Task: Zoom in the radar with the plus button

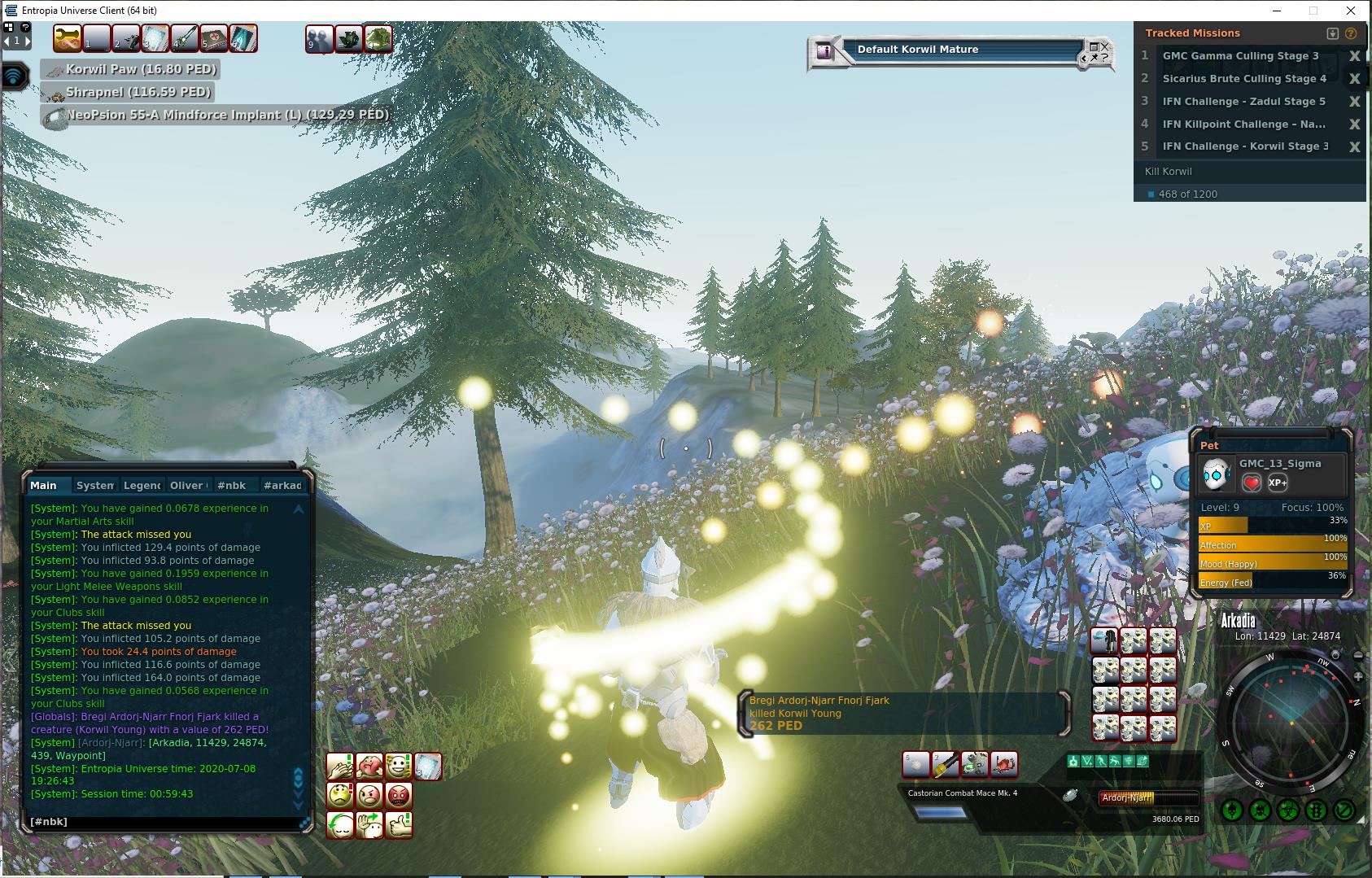Action: 1358,677
